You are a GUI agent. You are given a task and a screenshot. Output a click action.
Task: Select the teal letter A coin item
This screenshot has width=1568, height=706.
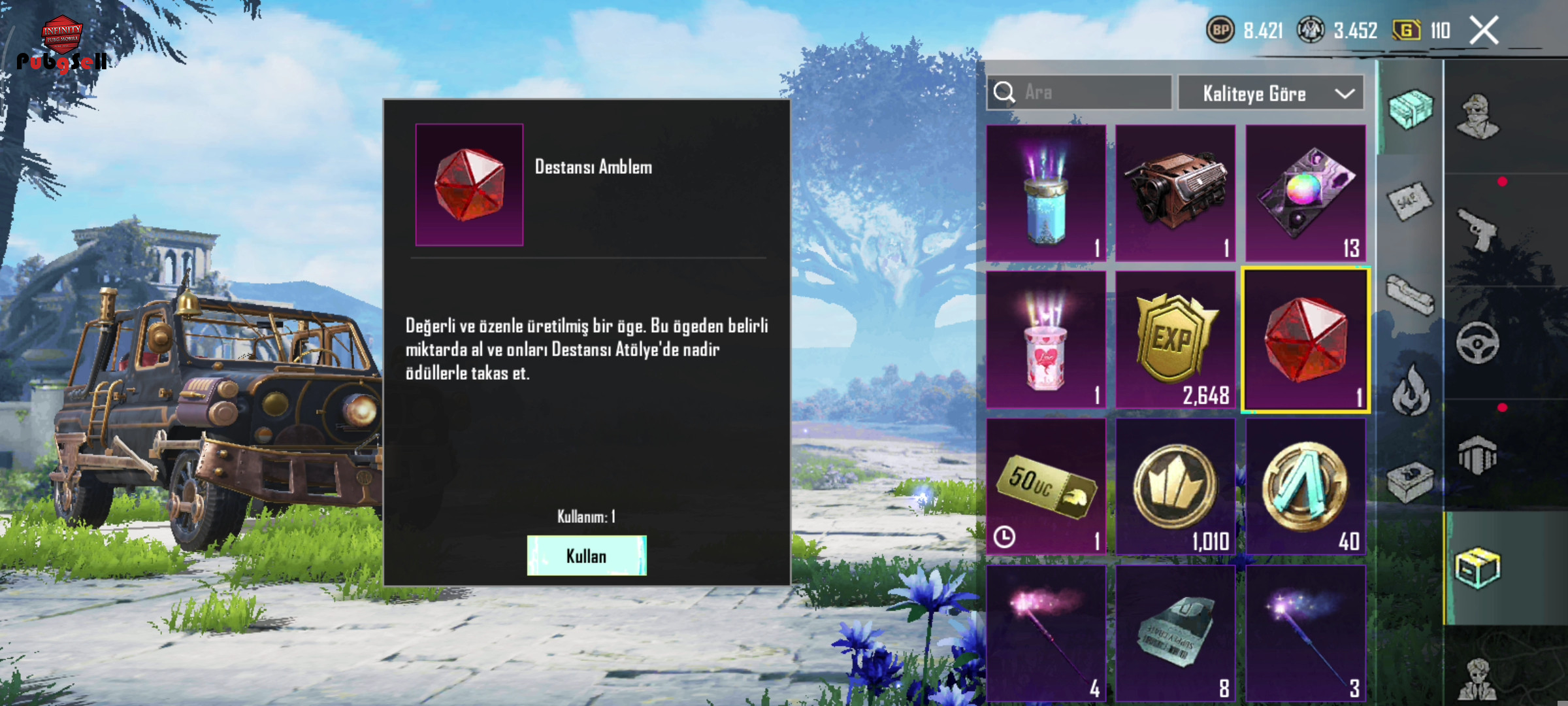[1305, 487]
